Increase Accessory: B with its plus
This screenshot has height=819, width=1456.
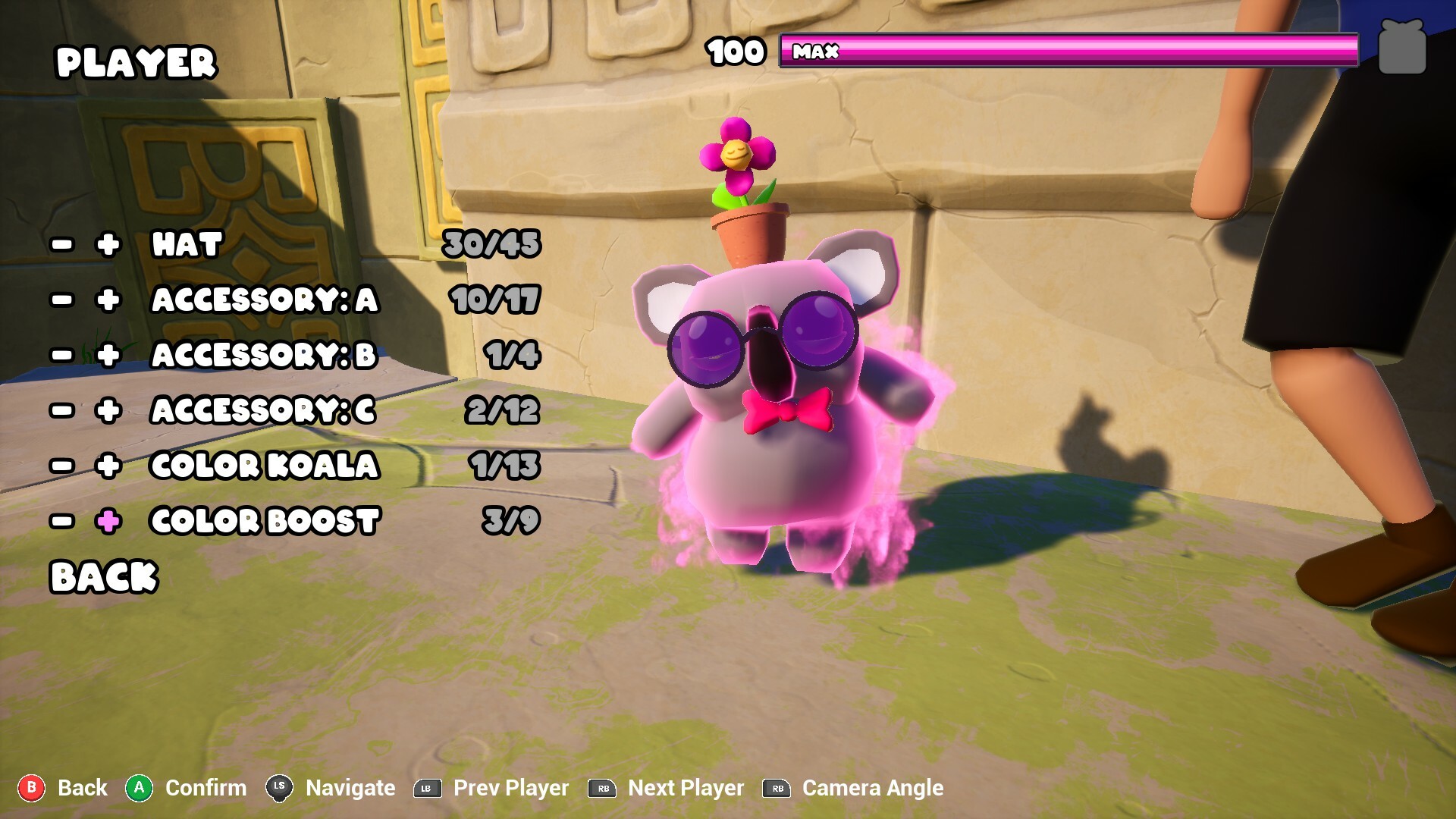(108, 355)
